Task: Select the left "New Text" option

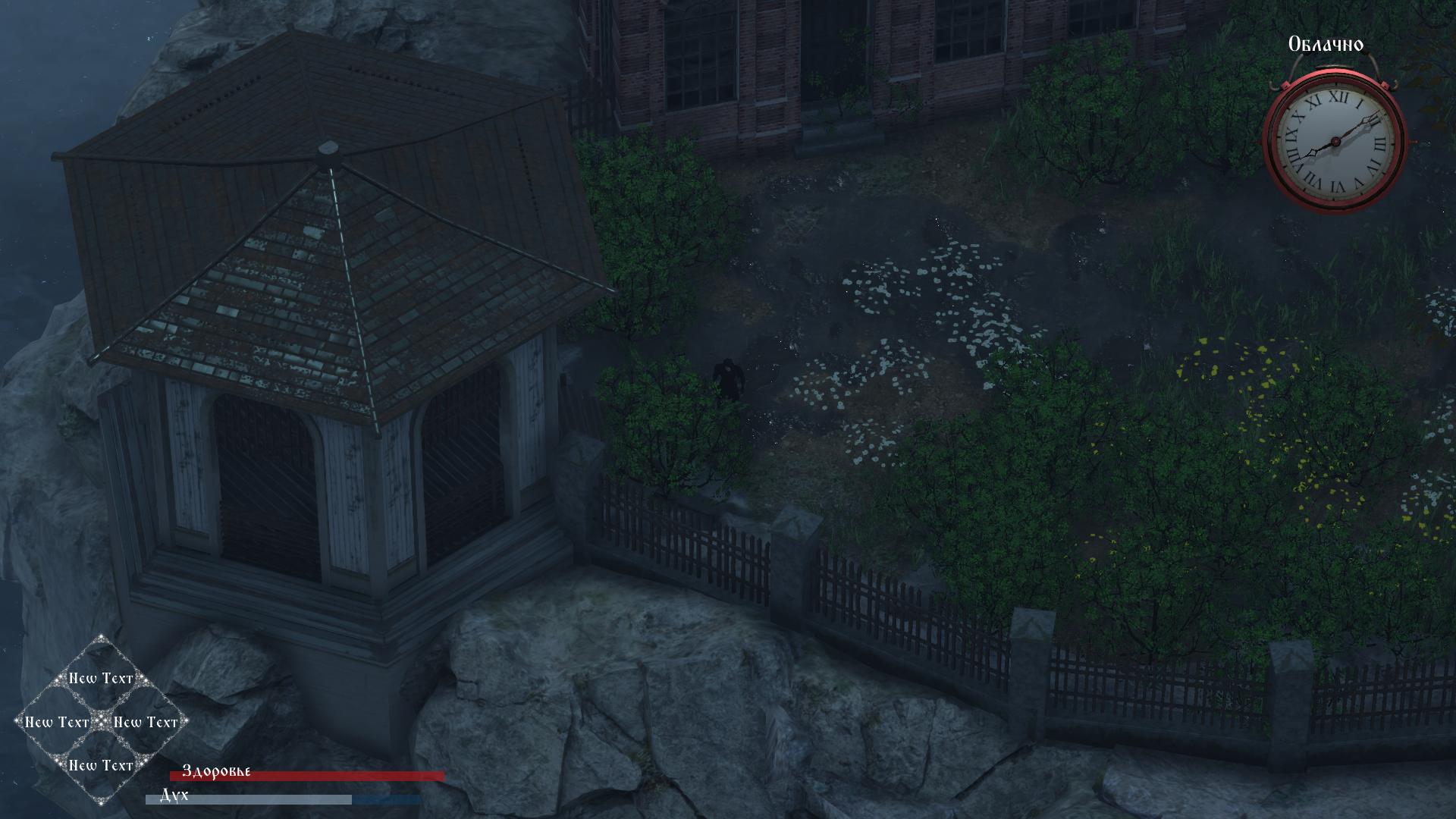Action: point(57,723)
